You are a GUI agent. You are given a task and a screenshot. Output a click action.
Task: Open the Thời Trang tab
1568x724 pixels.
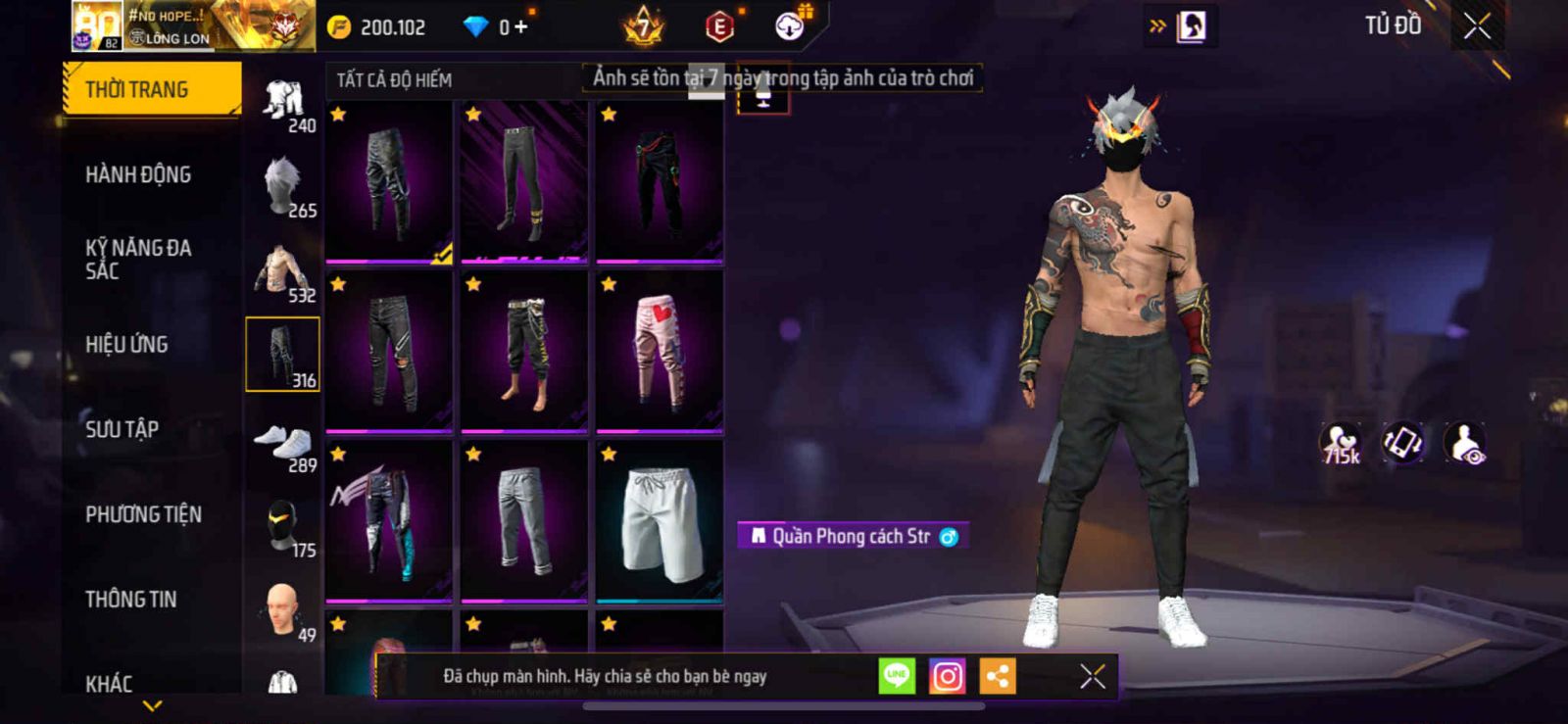click(151, 90)
